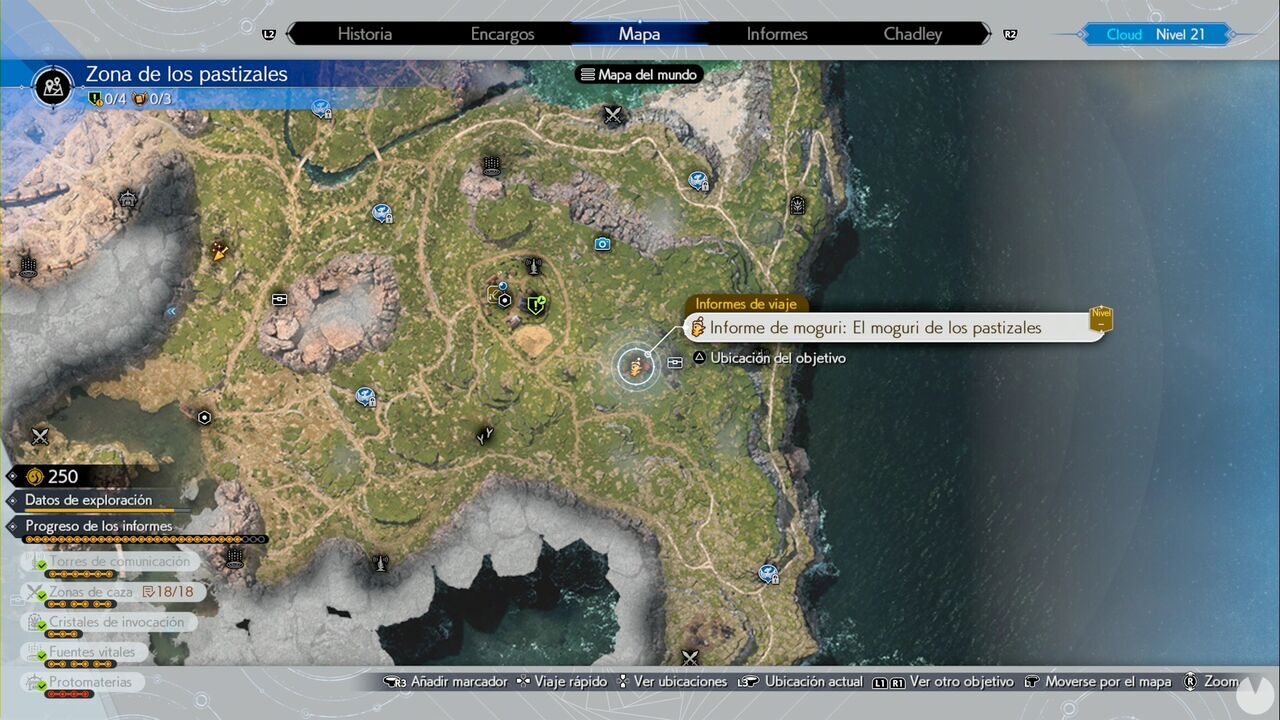The image size is (1280, 720).
Task: Toggle the Torres de comunicación checkmark
Action: [40, 562]
